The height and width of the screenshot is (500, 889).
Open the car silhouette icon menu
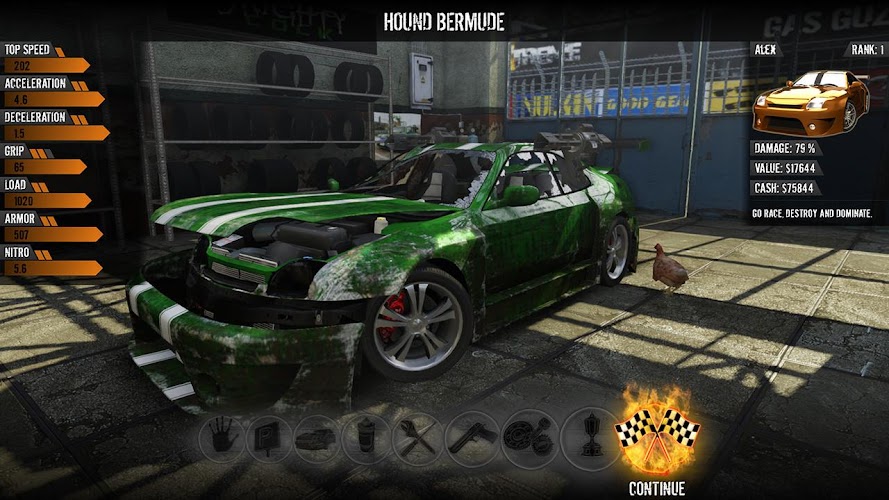click(x=317, y=437)
